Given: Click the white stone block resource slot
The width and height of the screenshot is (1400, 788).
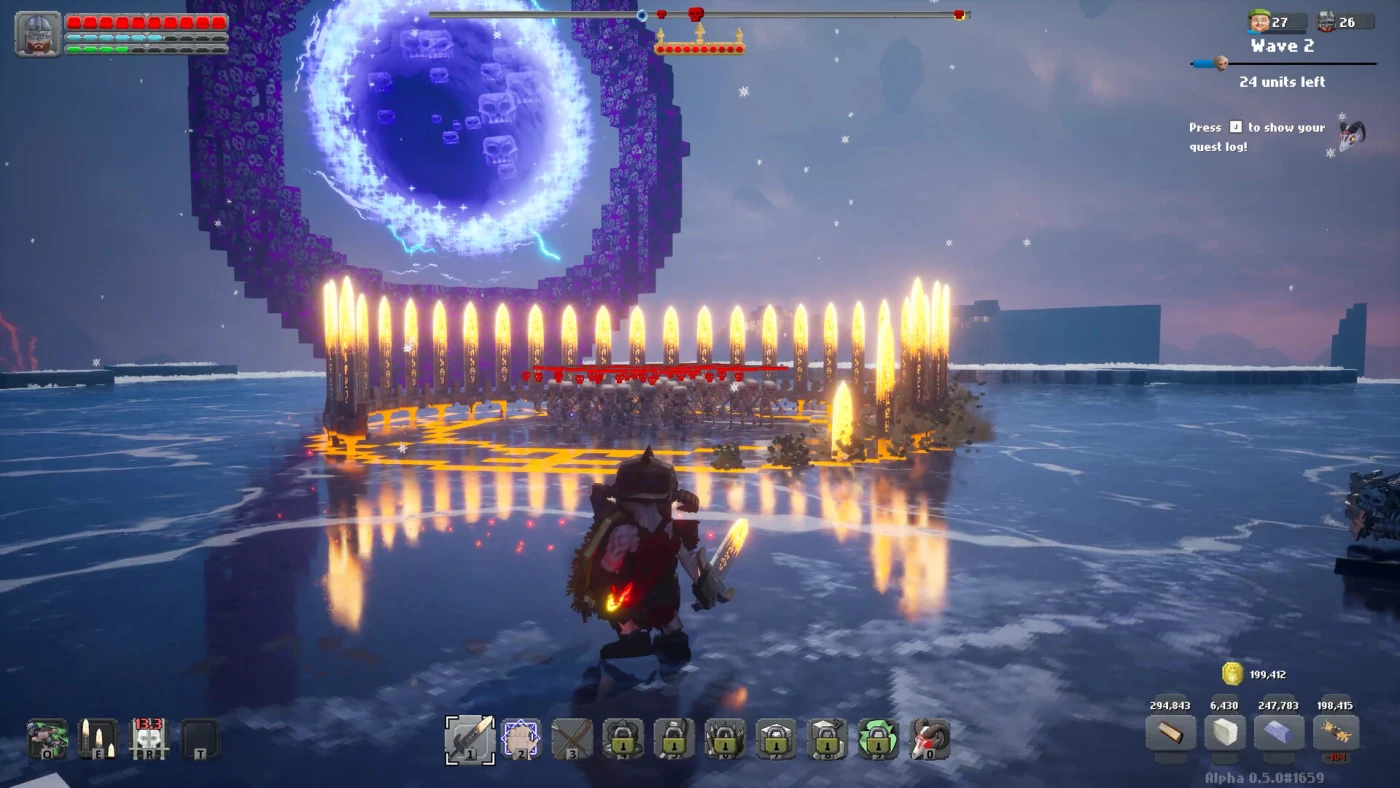Looking at the screenshot, I should [1223, 733].
